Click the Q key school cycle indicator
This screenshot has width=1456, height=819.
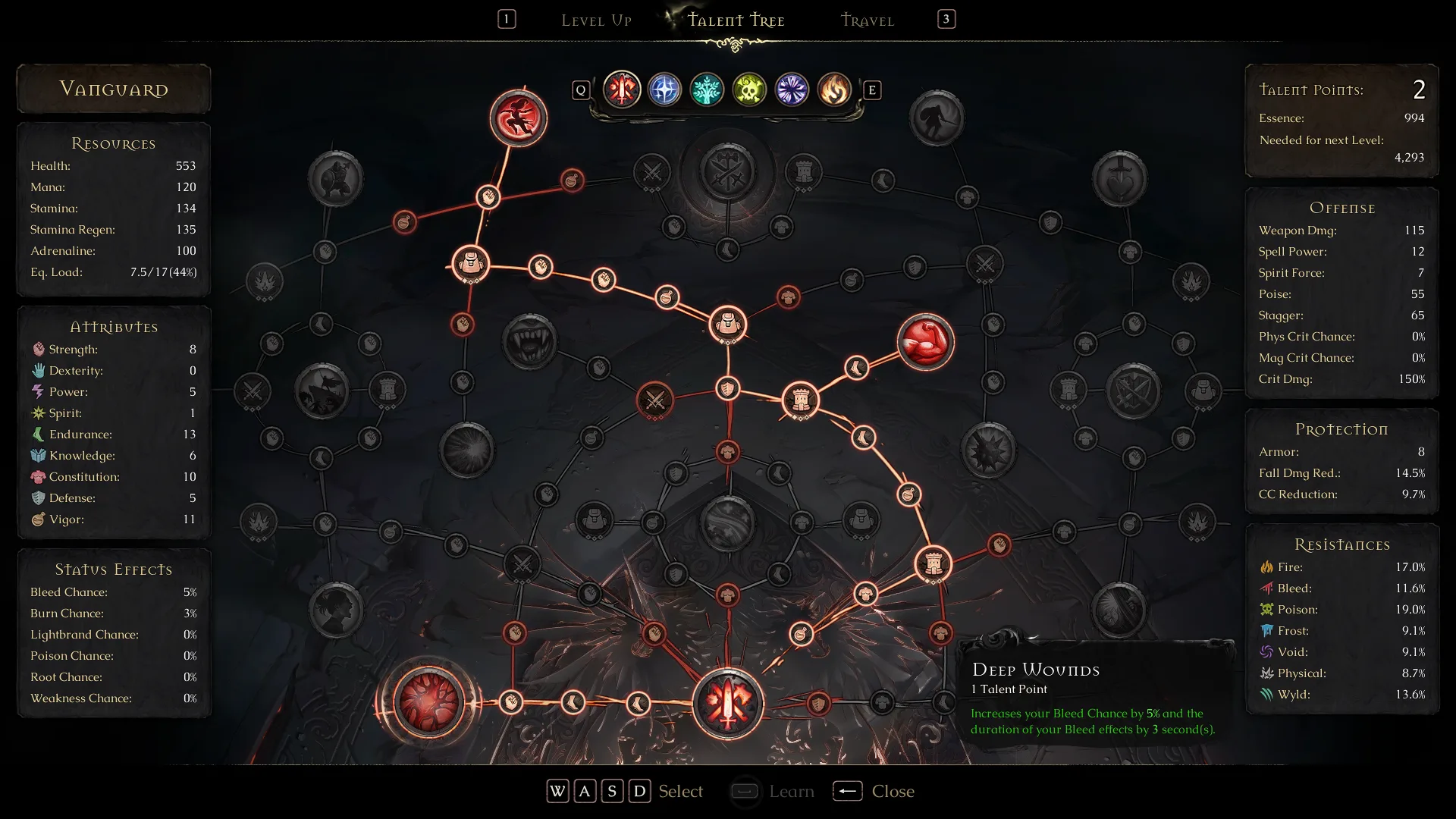pyautogui.click(x=581, y=89)
